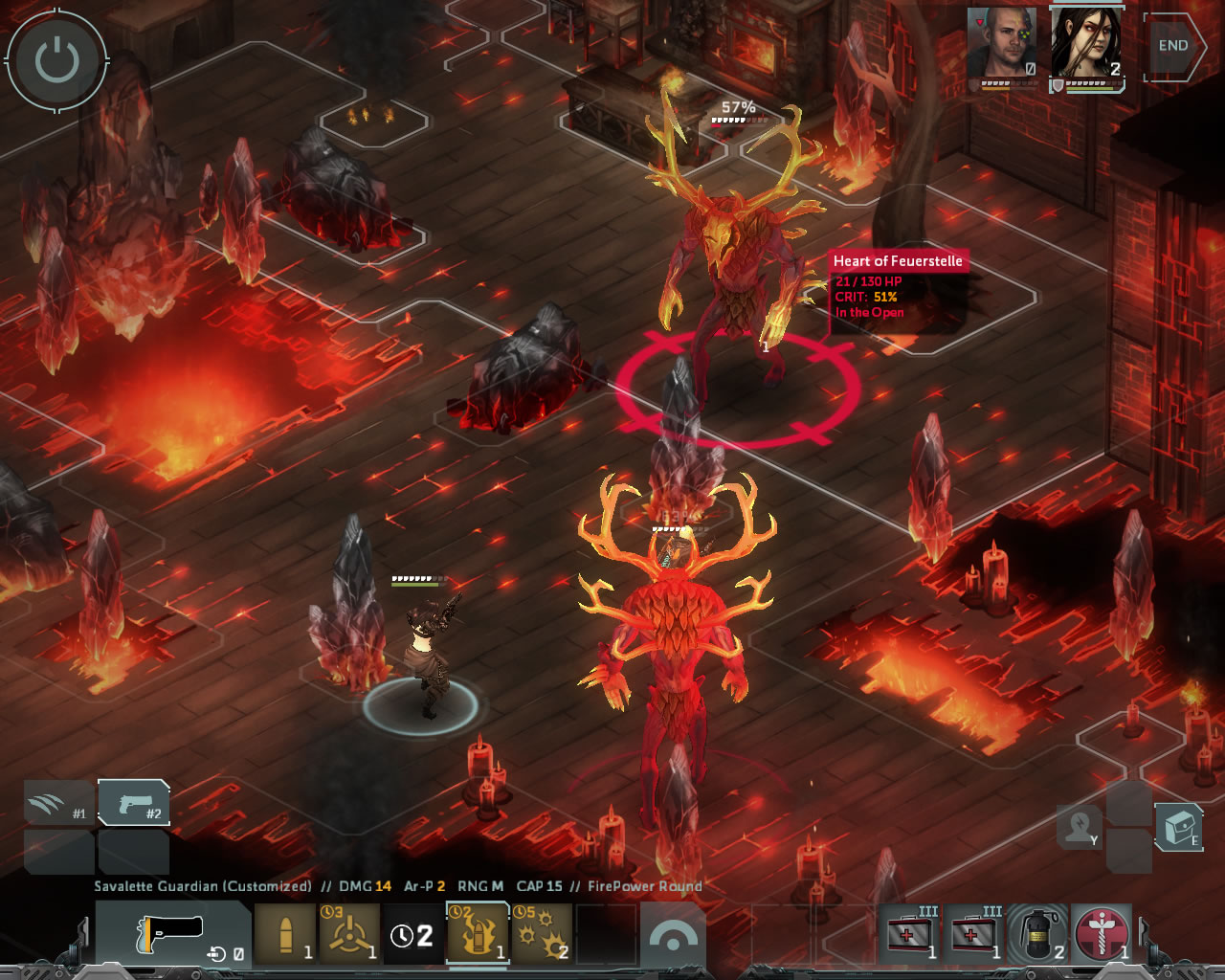
Task: Use the red caduceus trauma kit
Action: [1102, 933]
